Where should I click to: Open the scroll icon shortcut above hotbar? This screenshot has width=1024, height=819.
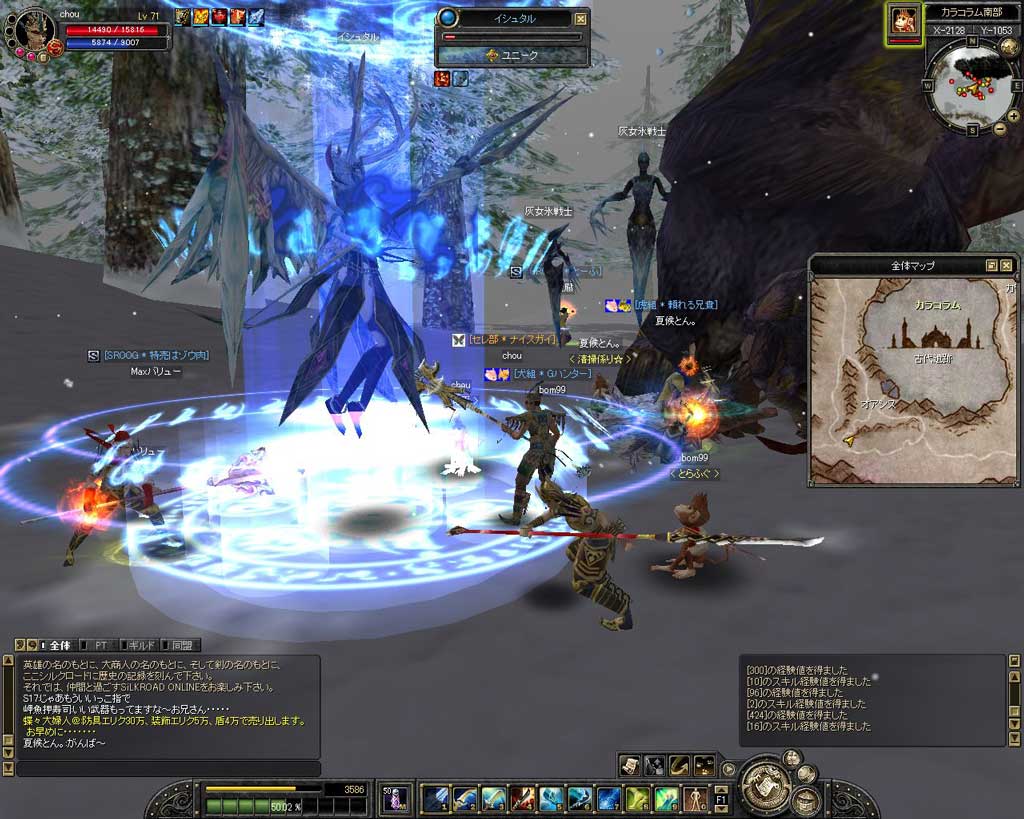tap(629, 765)
